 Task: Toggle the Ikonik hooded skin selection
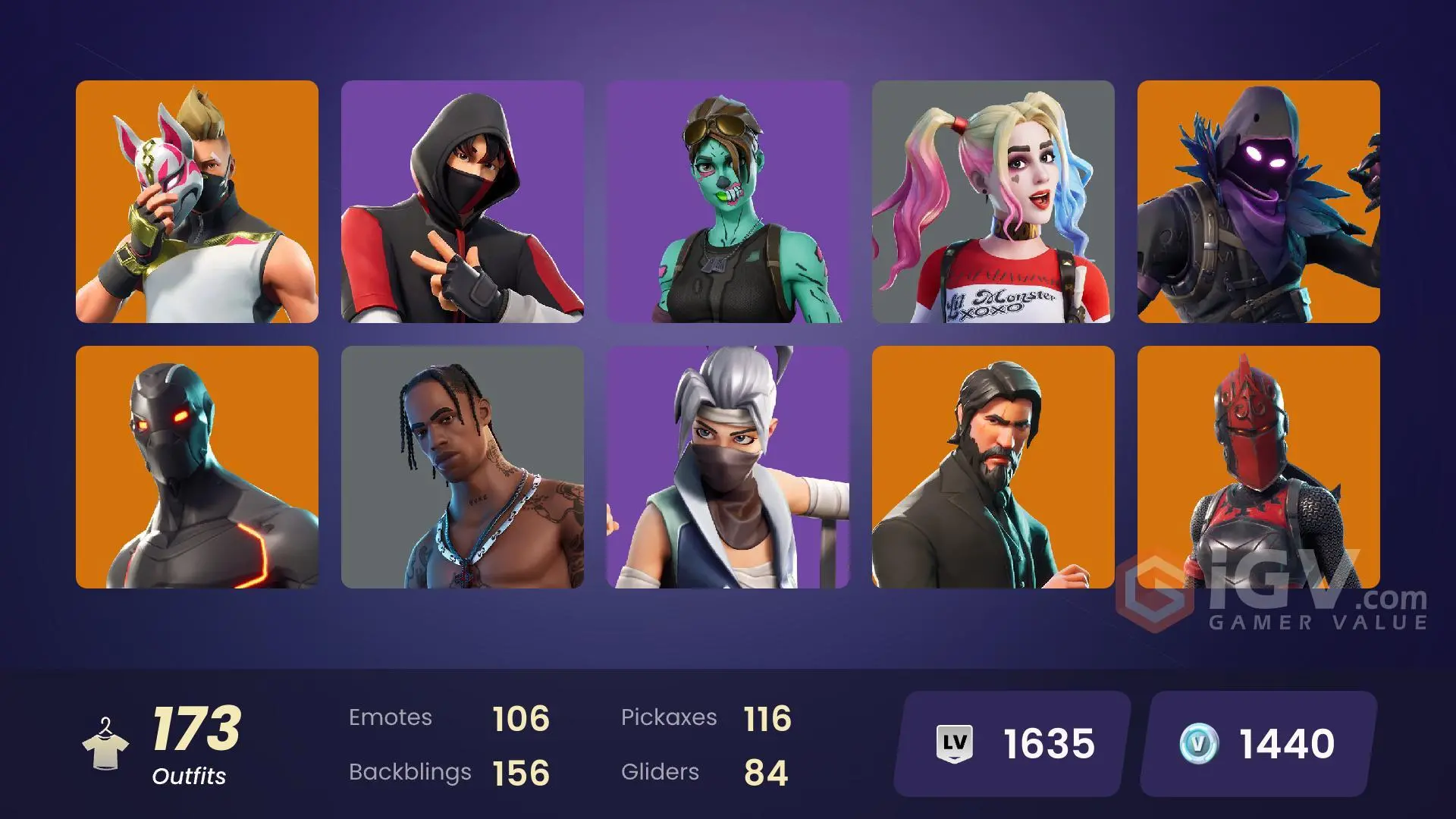point(462,201)
